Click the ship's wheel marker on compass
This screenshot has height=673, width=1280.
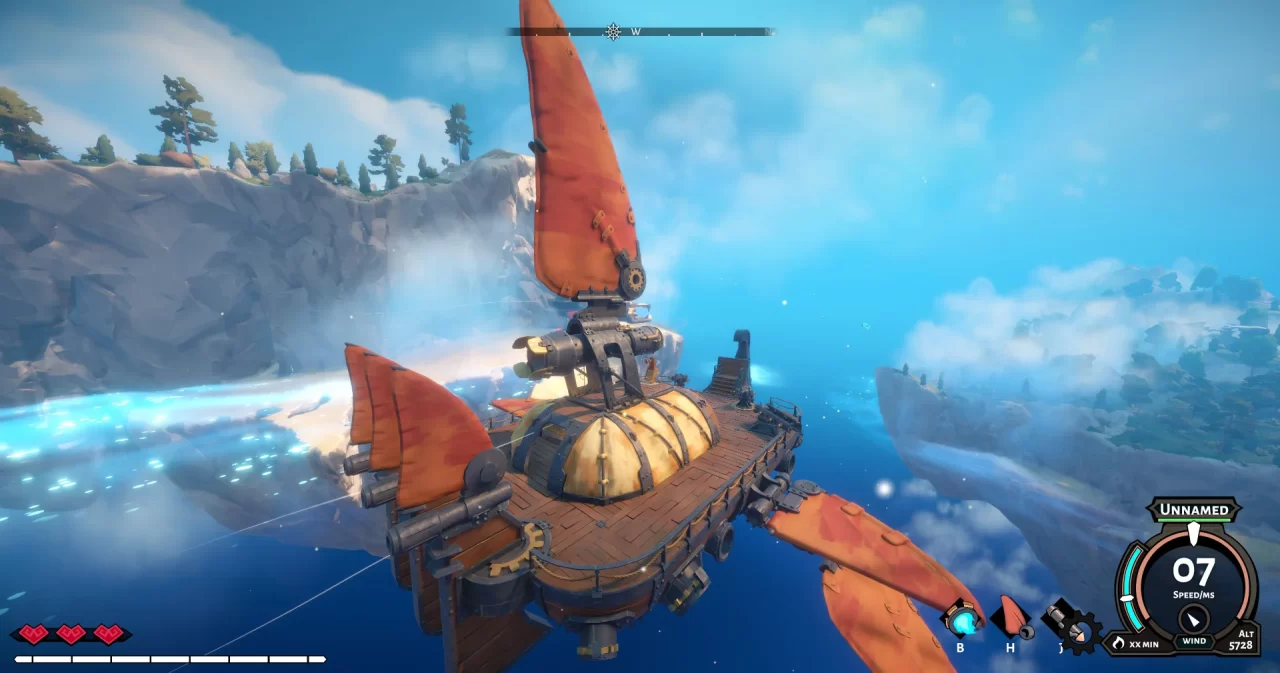click(x=613, y=32)
